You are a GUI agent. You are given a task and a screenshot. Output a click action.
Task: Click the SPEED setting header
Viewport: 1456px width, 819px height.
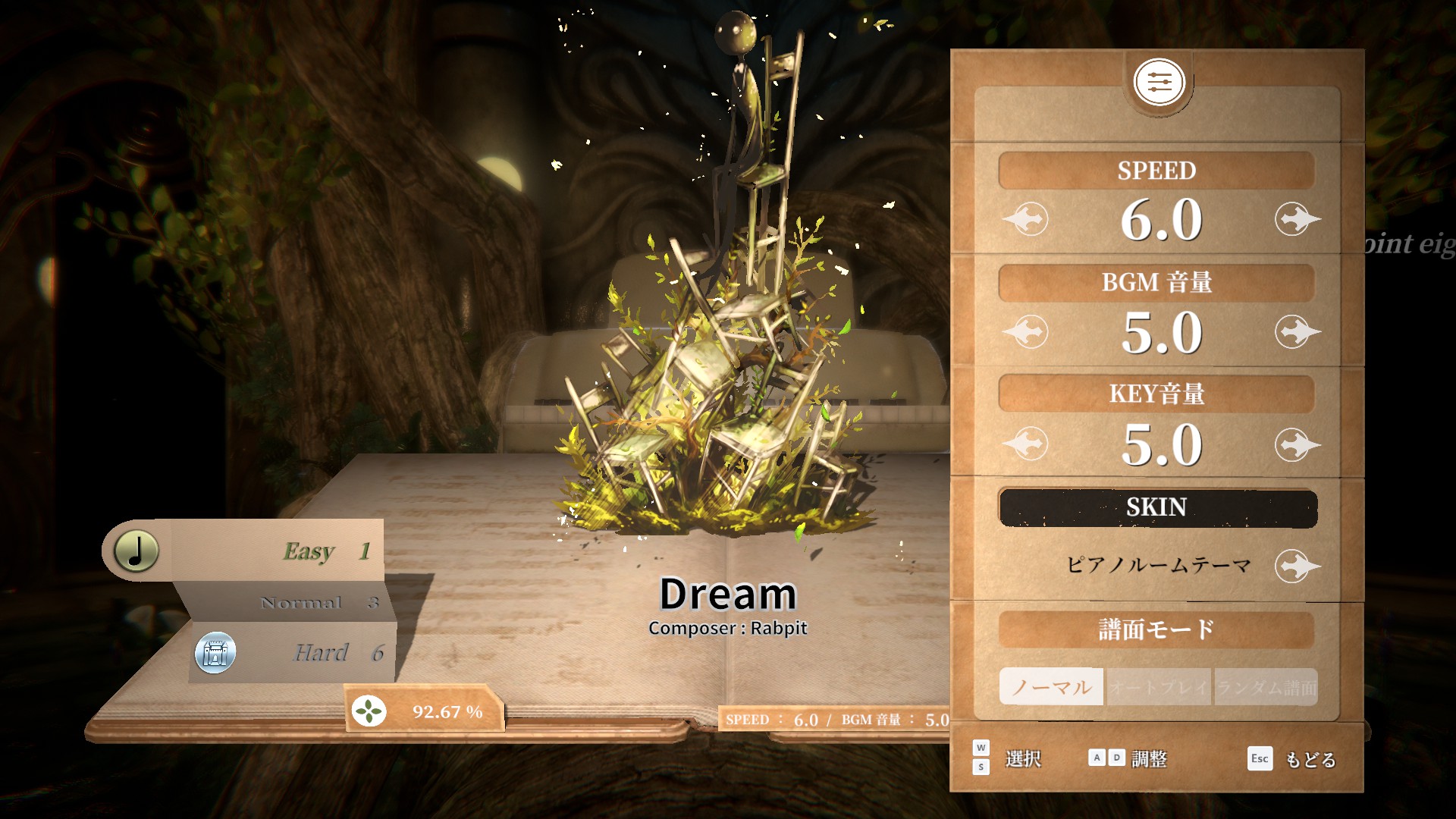pyautogui.click(x=1156, y=171)
